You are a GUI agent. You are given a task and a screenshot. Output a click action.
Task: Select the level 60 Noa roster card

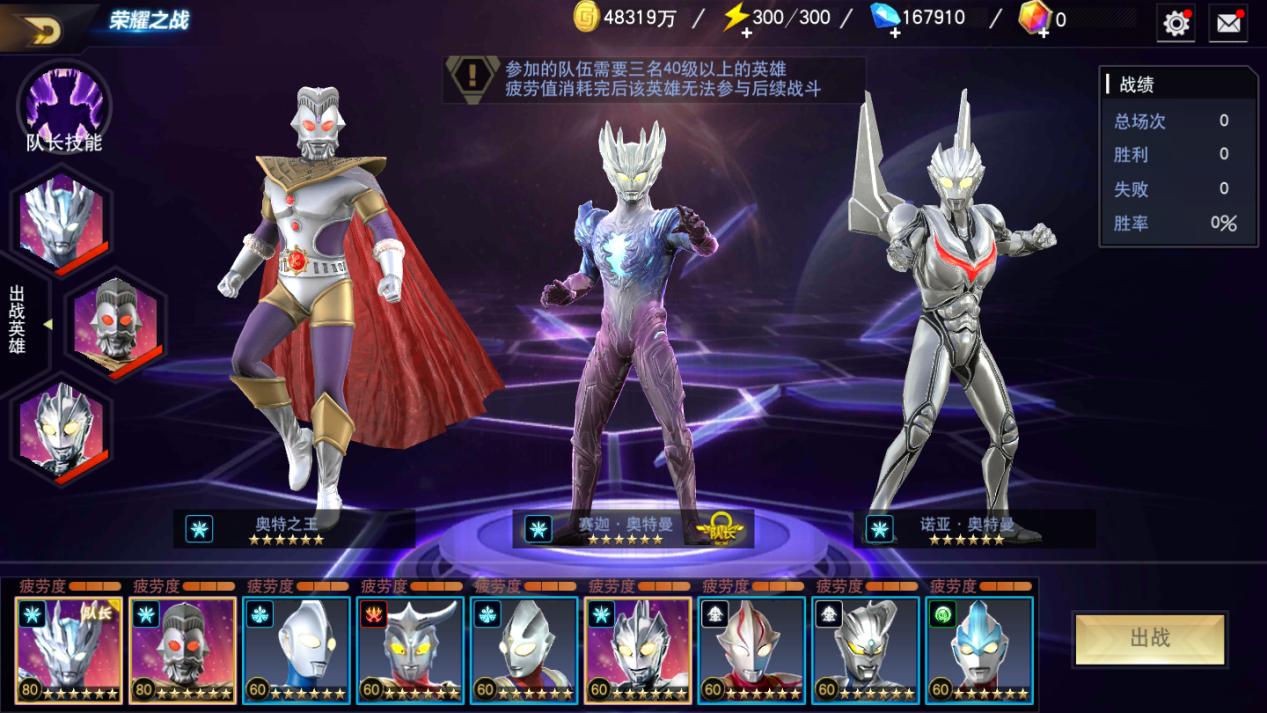639,650
